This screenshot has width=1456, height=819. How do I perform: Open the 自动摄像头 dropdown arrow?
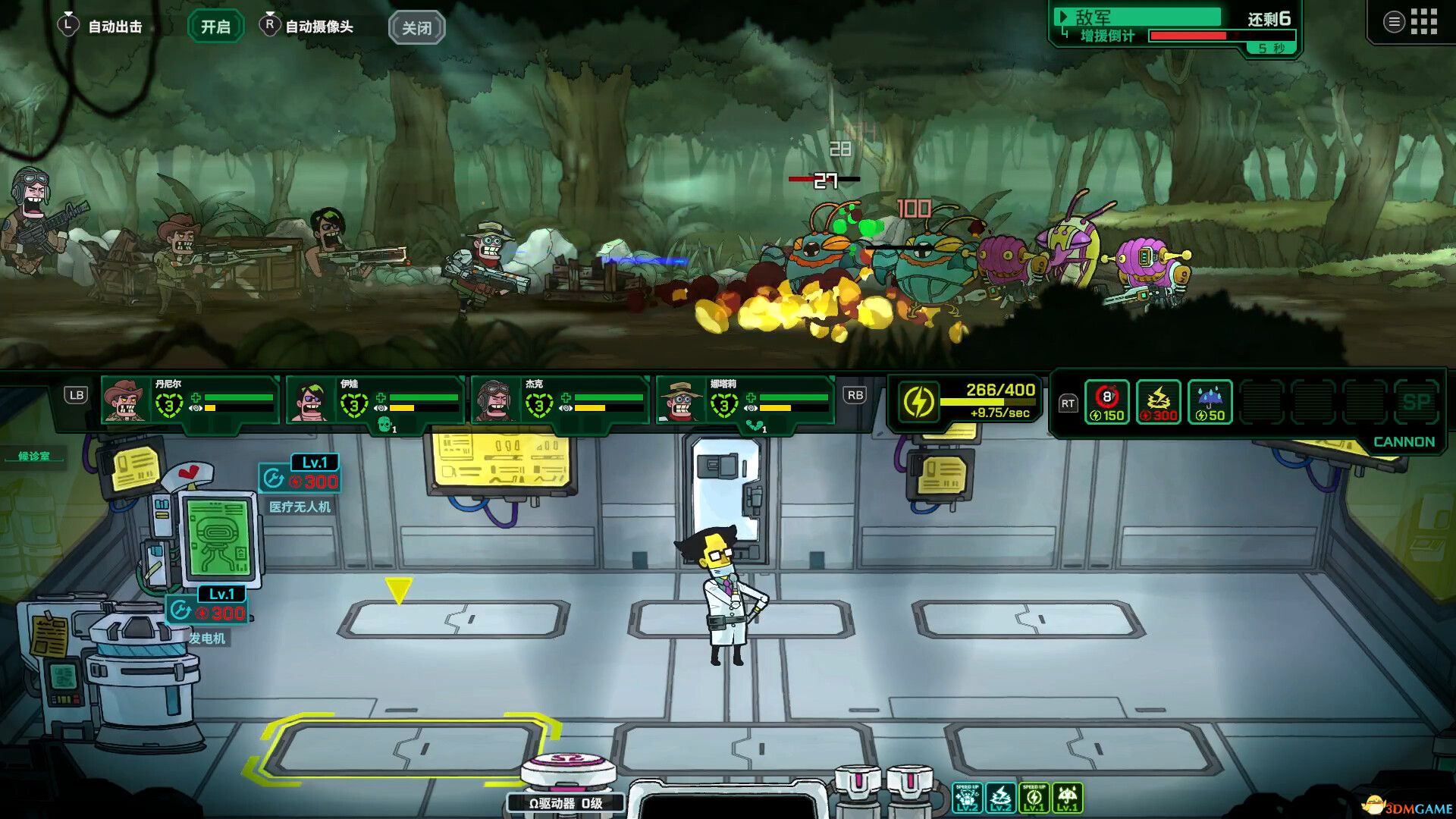pos(269,14)
